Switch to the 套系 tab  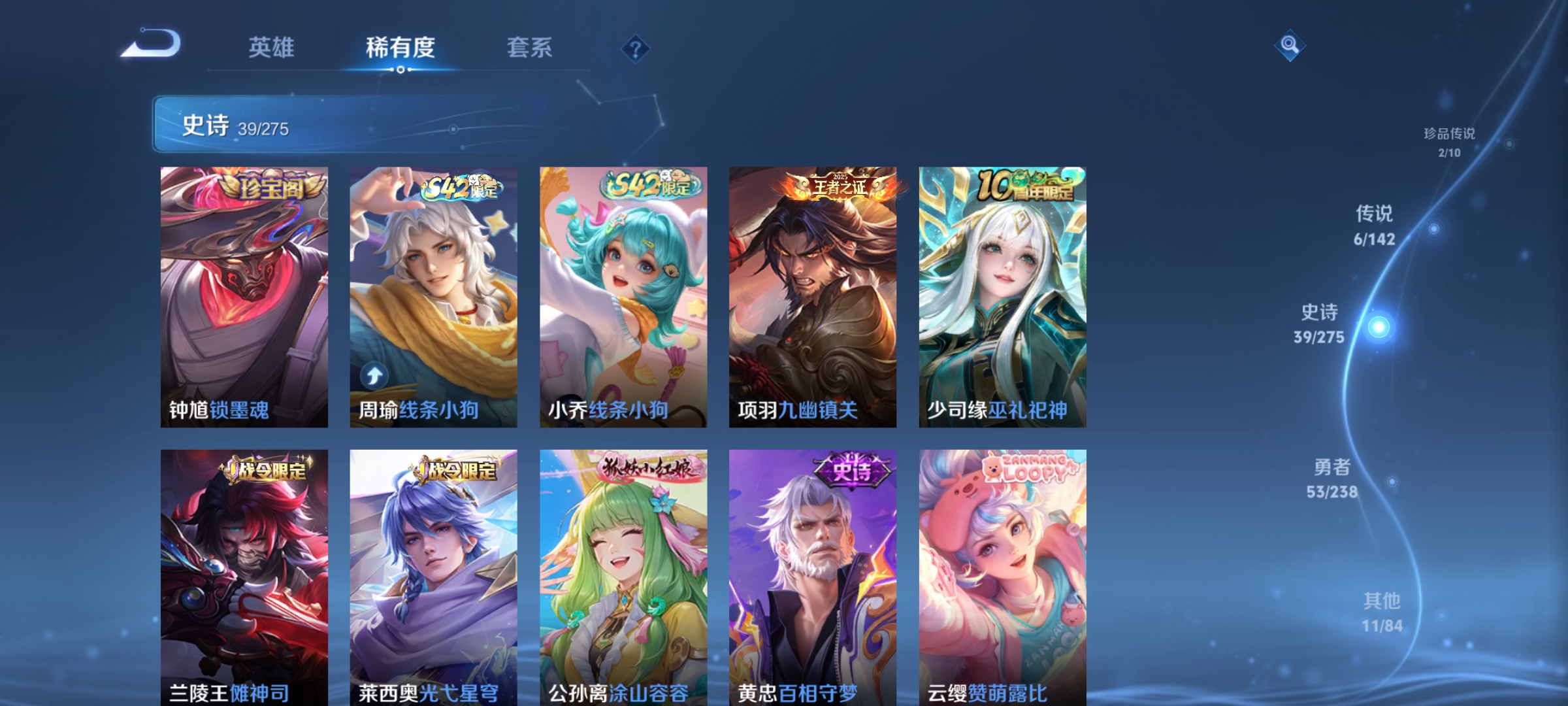point(531,47)
